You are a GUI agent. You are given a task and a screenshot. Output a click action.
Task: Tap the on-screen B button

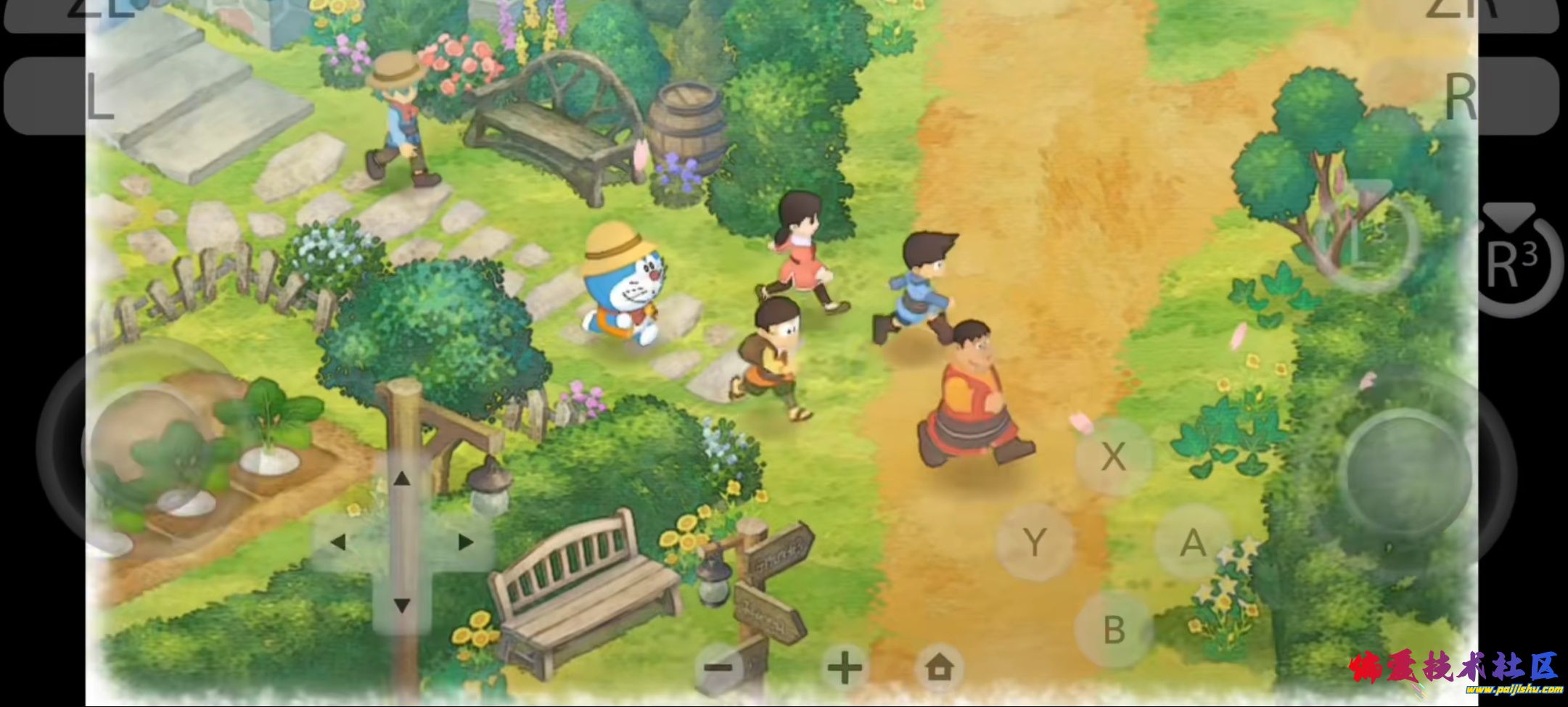click(1114, 629)
